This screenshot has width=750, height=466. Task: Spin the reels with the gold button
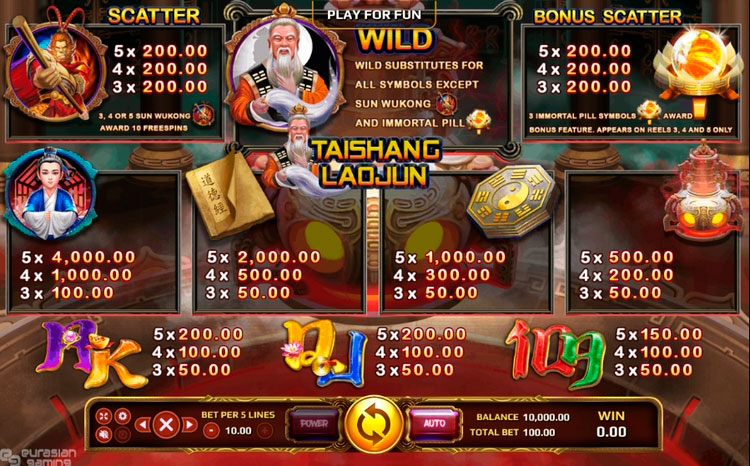coord(374,423)
